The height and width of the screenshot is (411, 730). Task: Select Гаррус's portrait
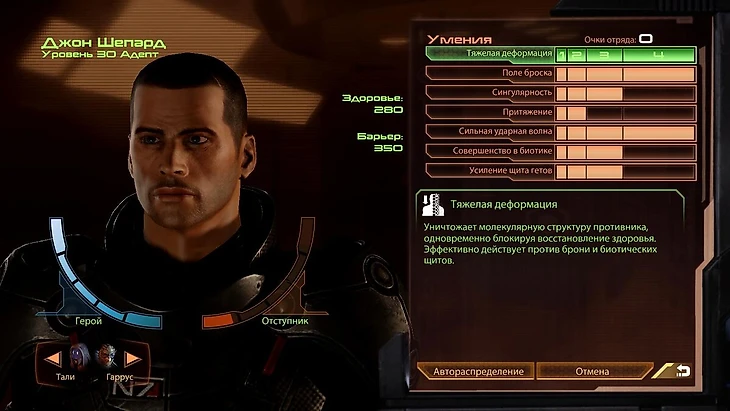[x=107, y=357]
